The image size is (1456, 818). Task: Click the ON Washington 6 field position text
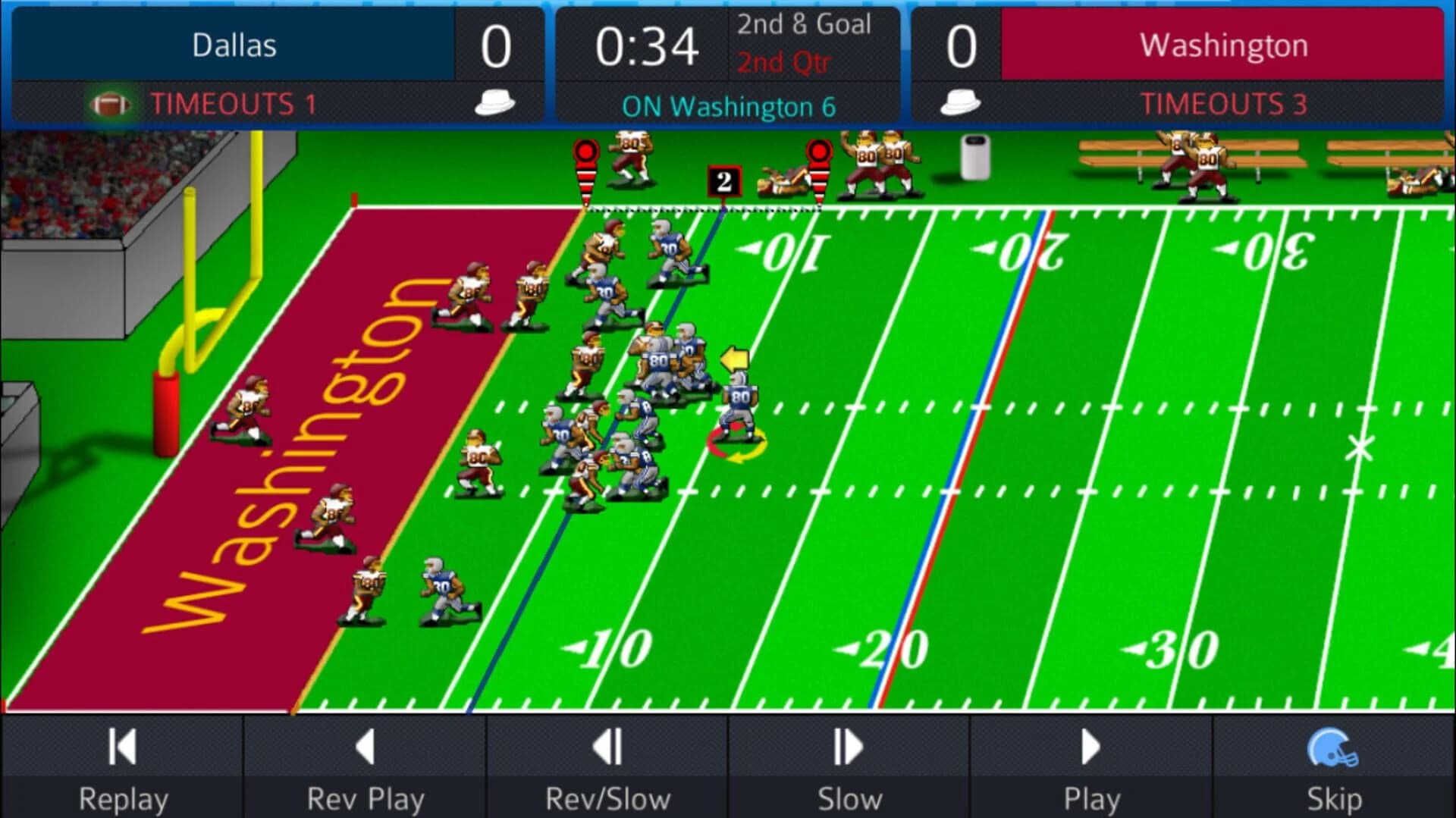pos(729,107)
